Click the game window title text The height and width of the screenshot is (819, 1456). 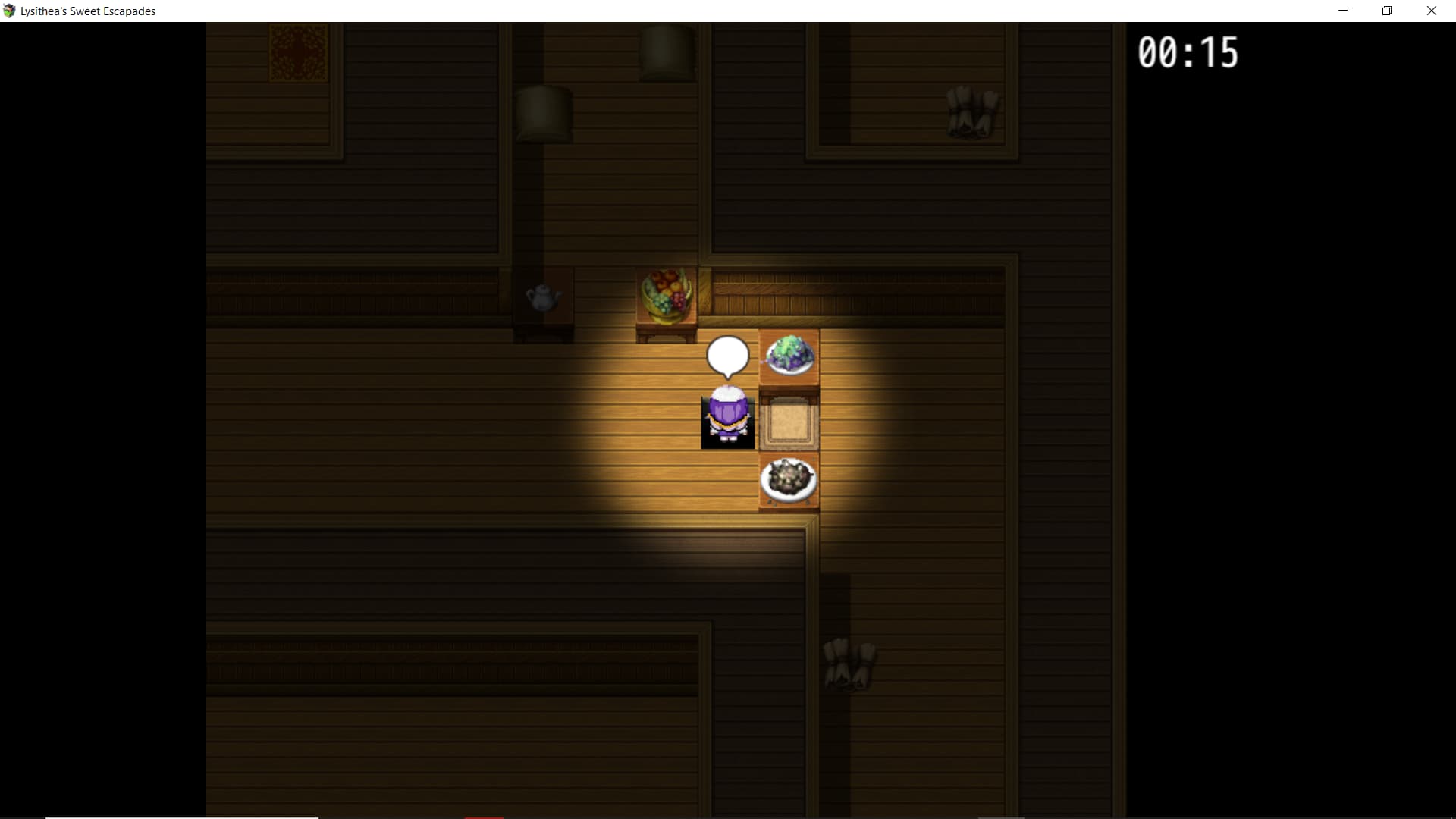point(89,11)
